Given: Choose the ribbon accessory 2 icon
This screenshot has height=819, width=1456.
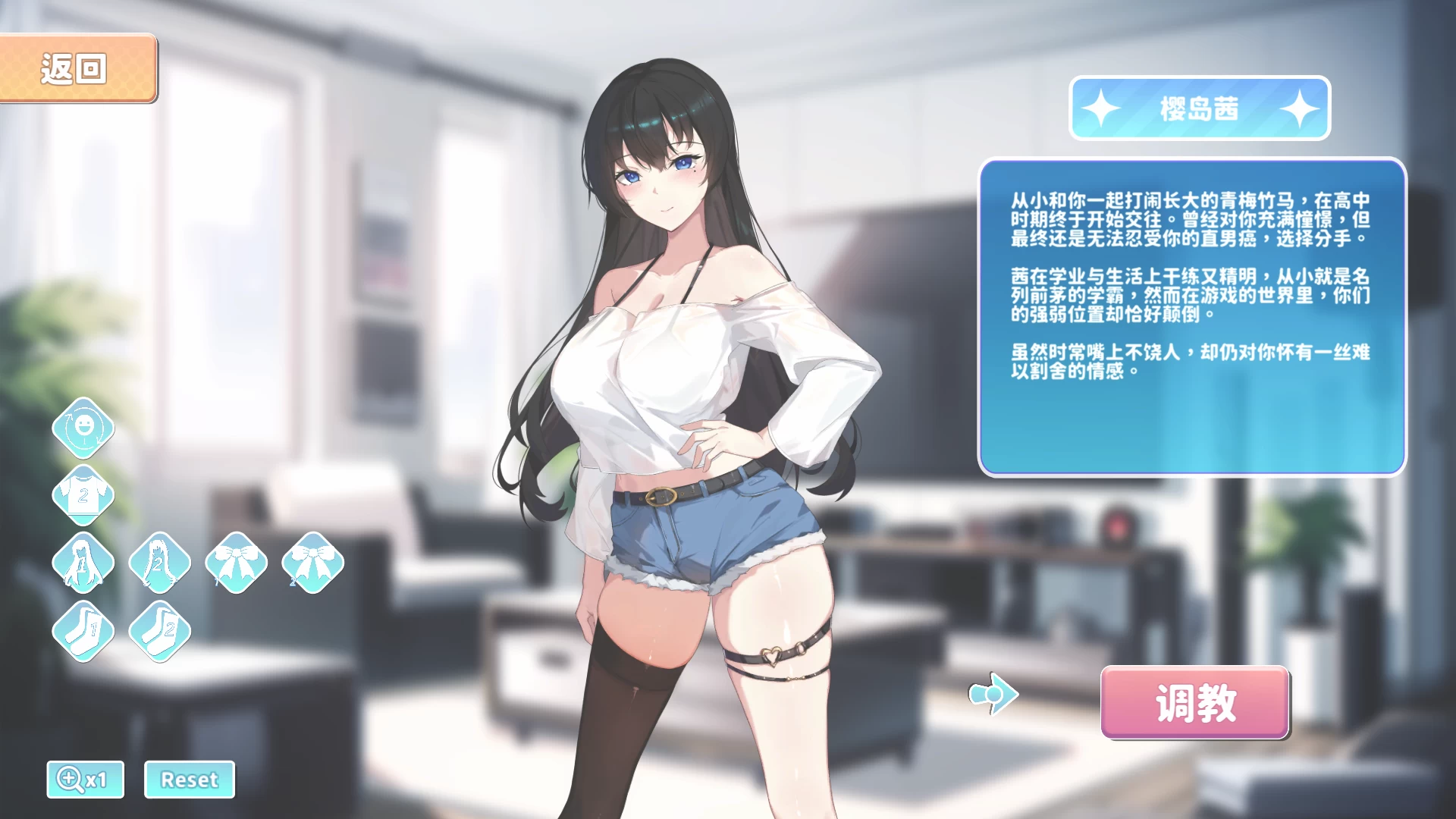Looking at the screenshot, I should pos(312,563).
